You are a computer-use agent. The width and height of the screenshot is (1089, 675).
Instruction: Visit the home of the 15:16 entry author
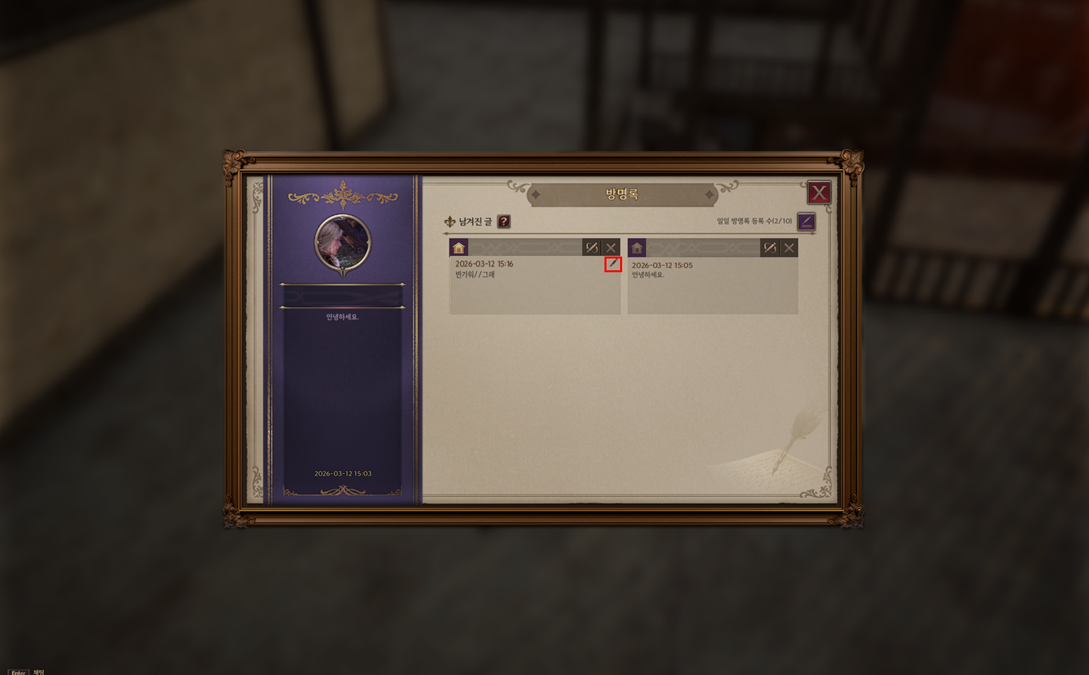coord(459,248)
